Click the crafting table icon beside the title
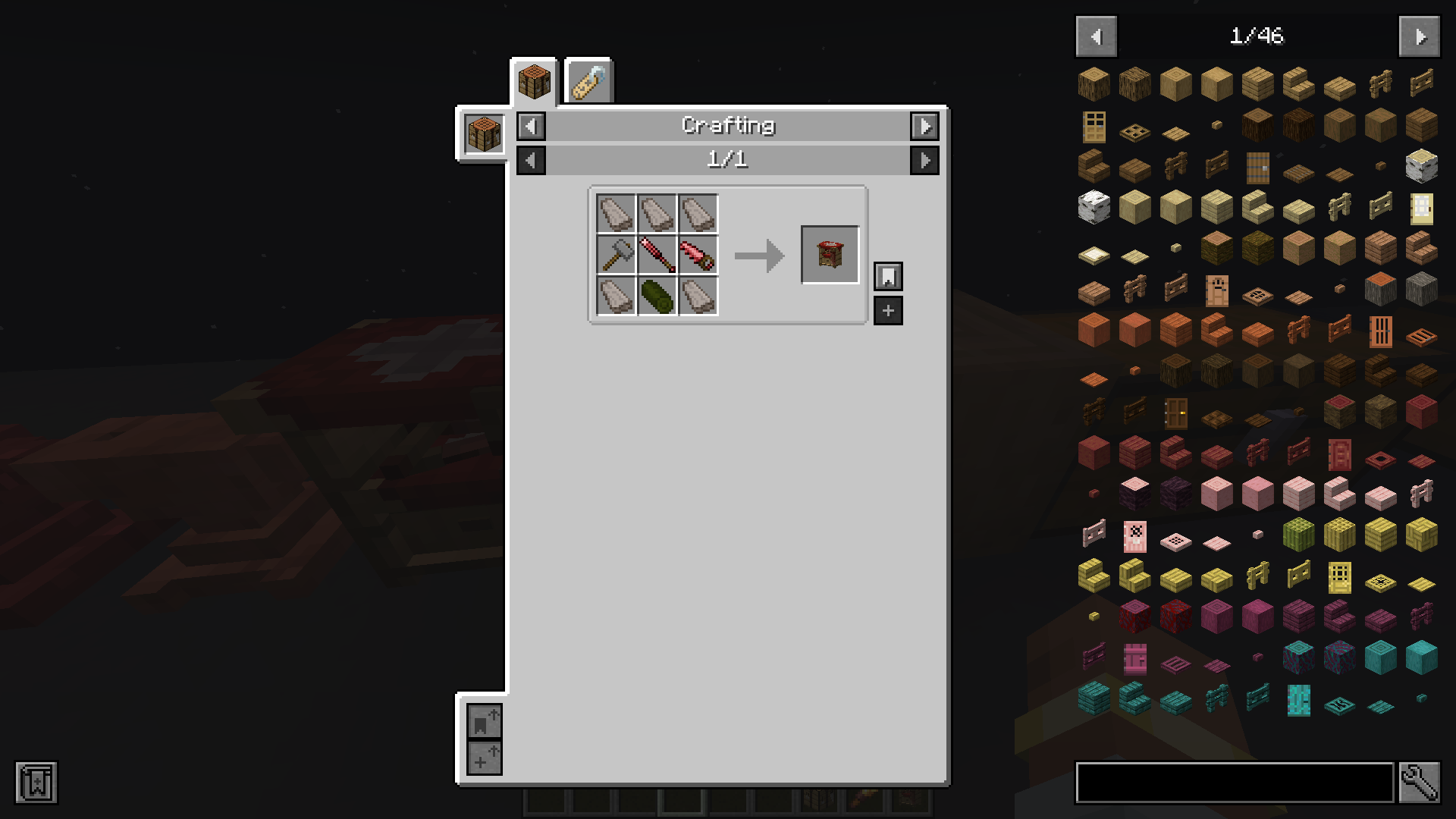 pyautogui.click(x=483, y=133)
